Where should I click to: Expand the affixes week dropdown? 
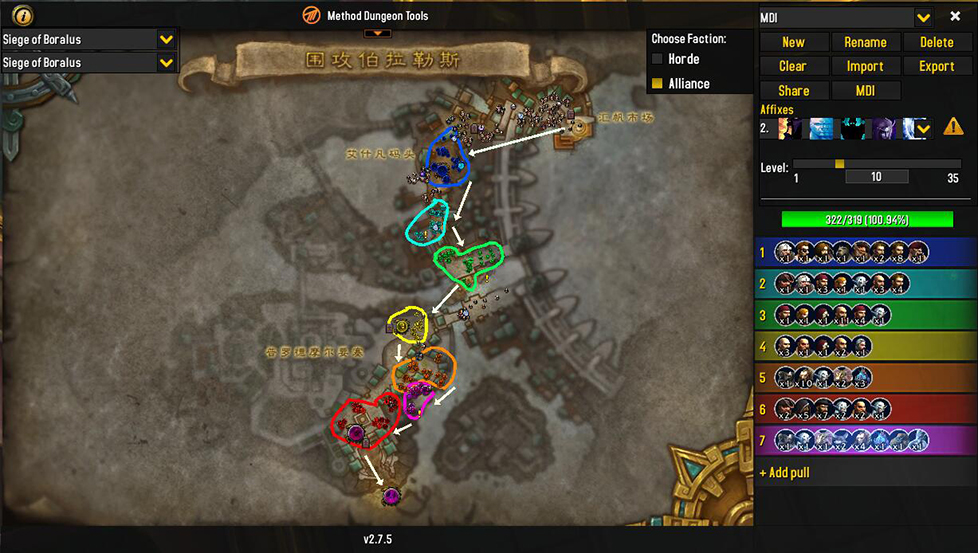(923, 128)
